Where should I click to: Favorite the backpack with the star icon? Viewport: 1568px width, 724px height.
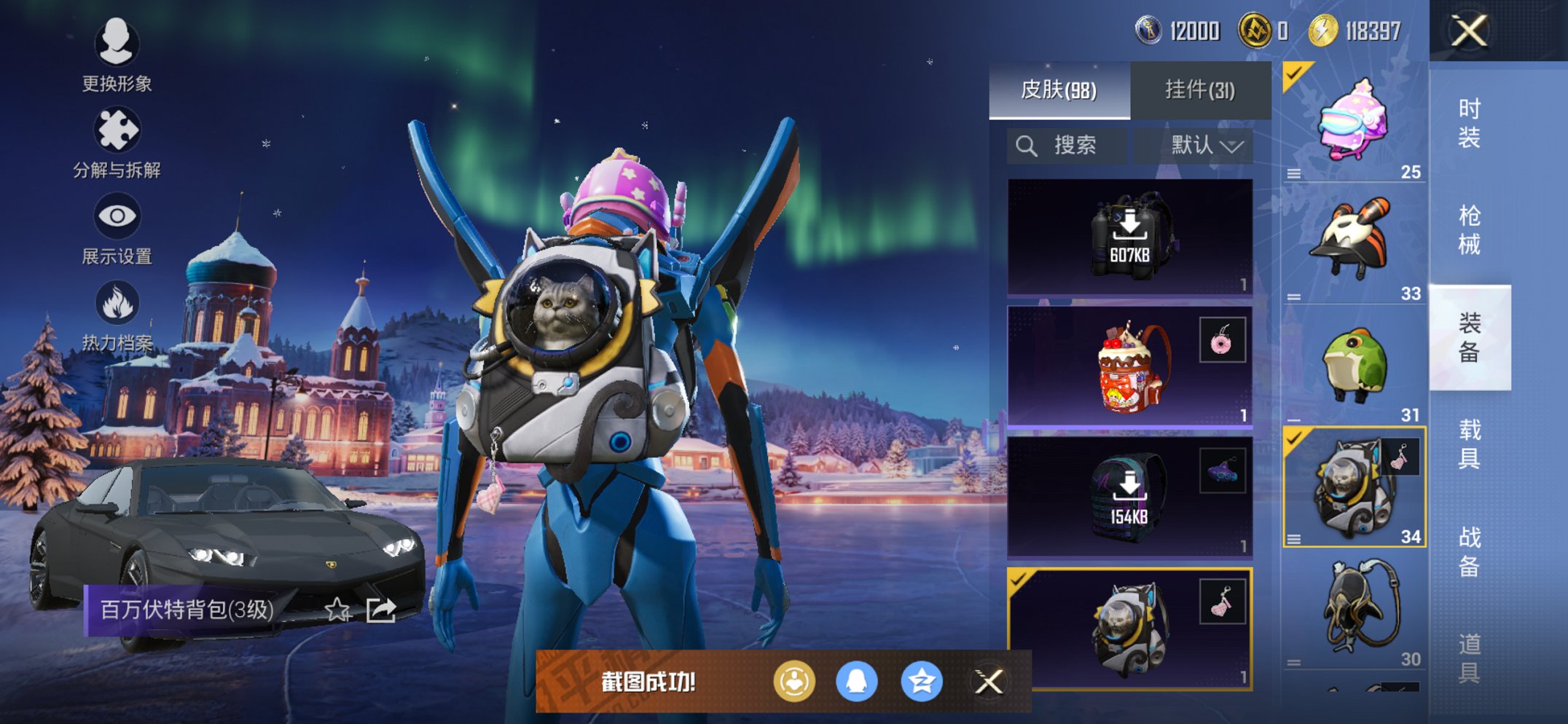[x=337, y=610]
